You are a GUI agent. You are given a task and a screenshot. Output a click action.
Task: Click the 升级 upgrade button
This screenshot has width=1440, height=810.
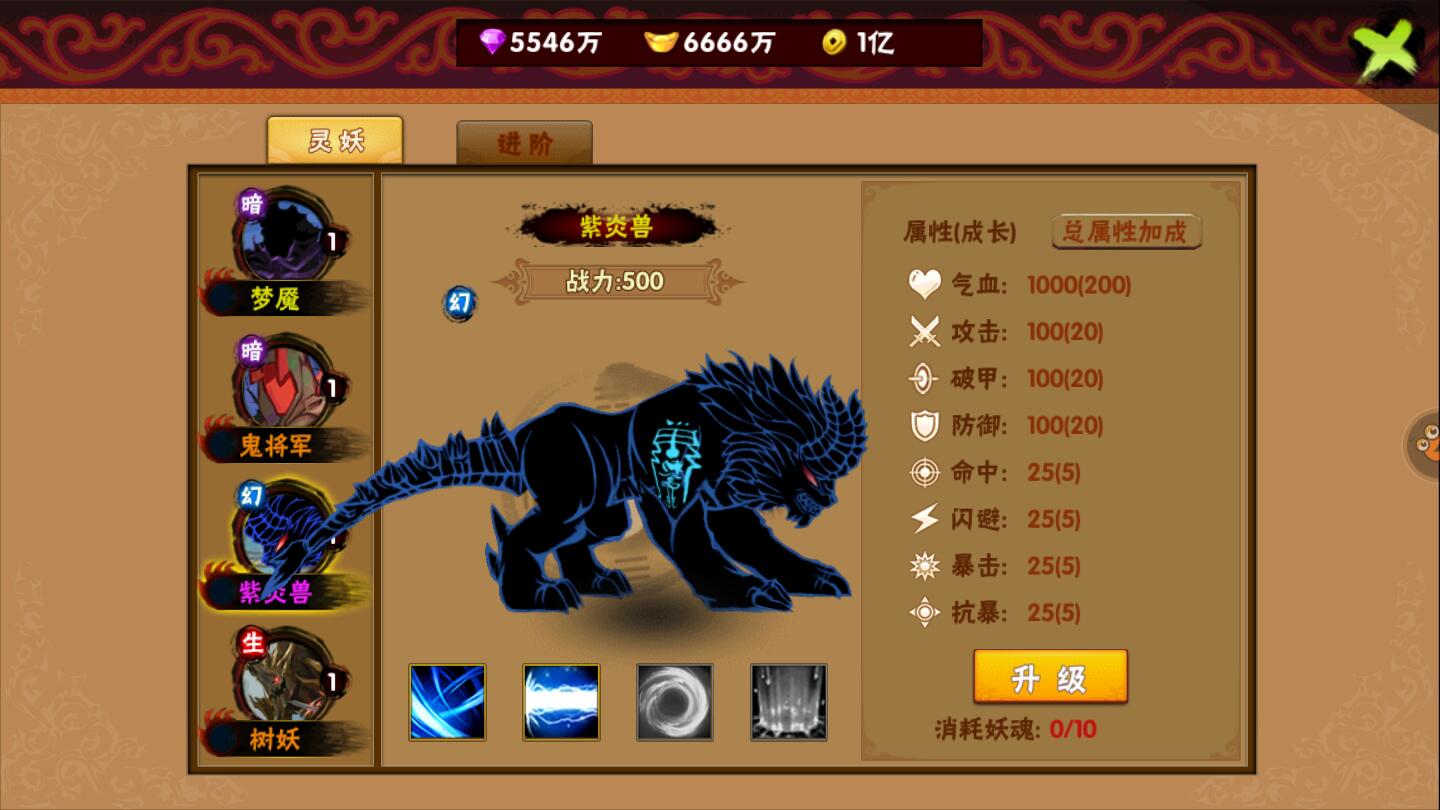click(x=1050, y=678)
